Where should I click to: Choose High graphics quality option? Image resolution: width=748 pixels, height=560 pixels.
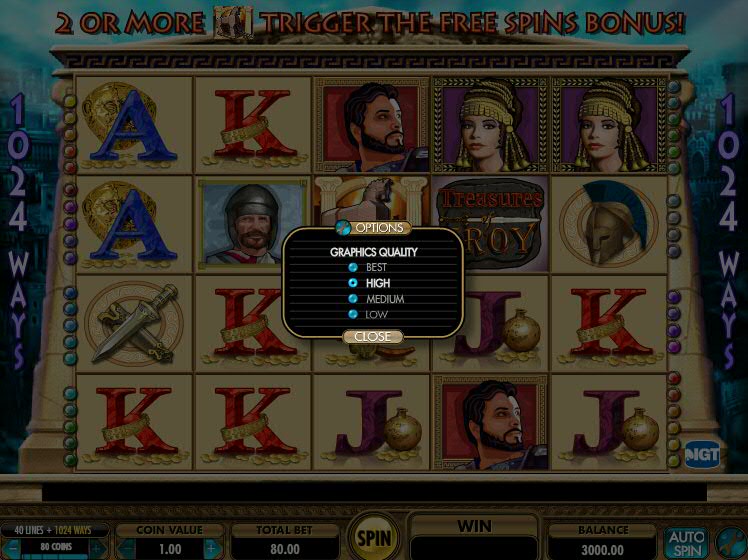click(x=353, y=283)
